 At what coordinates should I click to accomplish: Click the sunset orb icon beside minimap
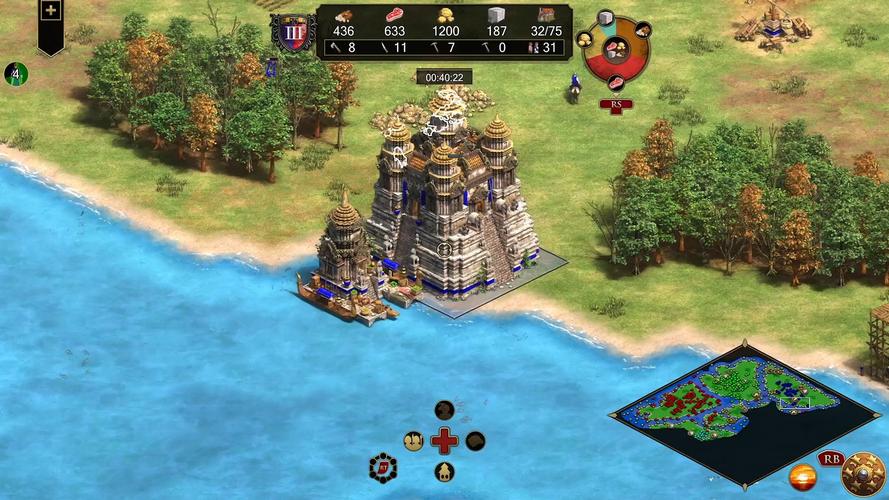(x=803, y=477)
